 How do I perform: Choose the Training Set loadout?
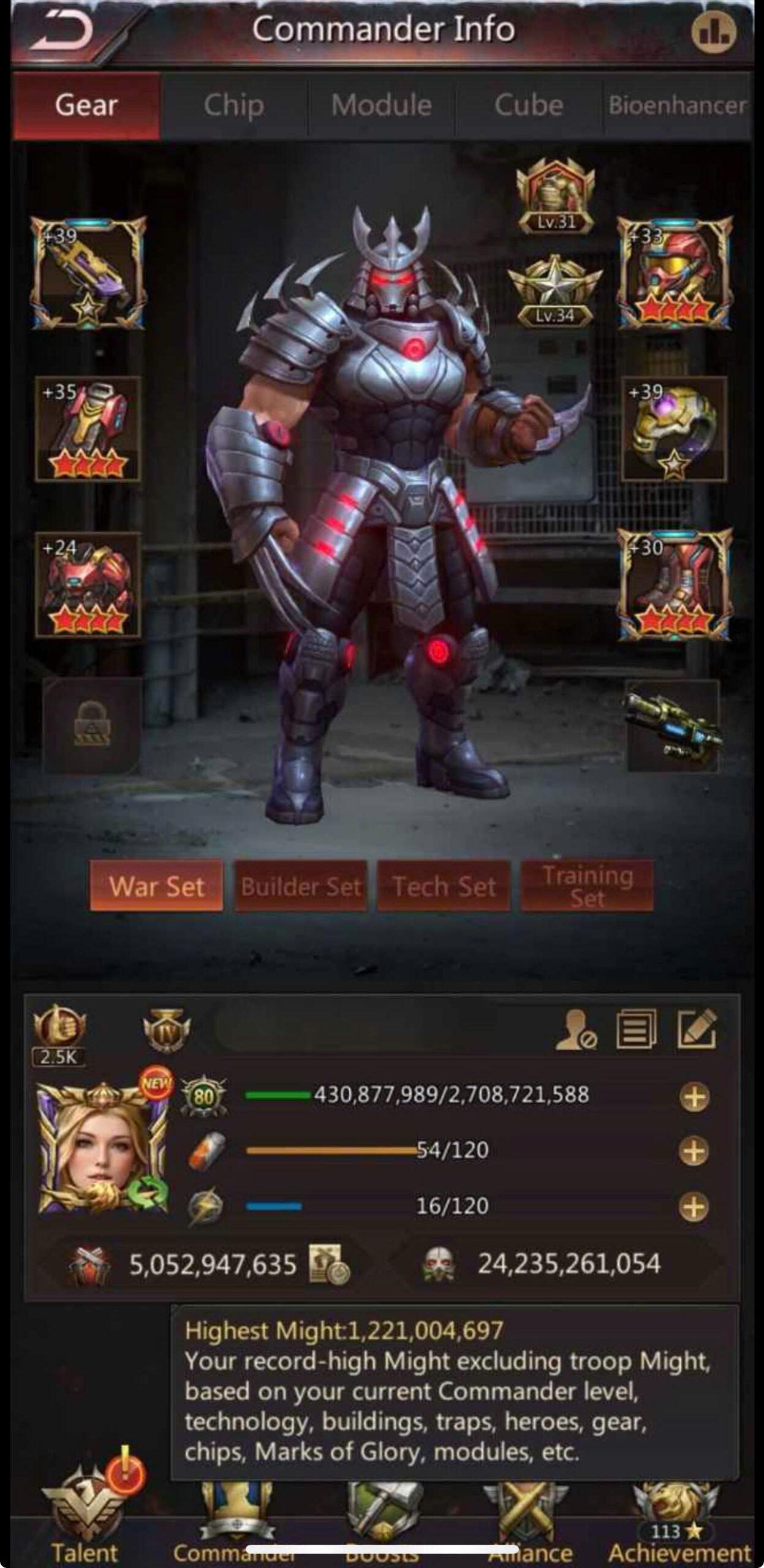(x=586, y=886)
